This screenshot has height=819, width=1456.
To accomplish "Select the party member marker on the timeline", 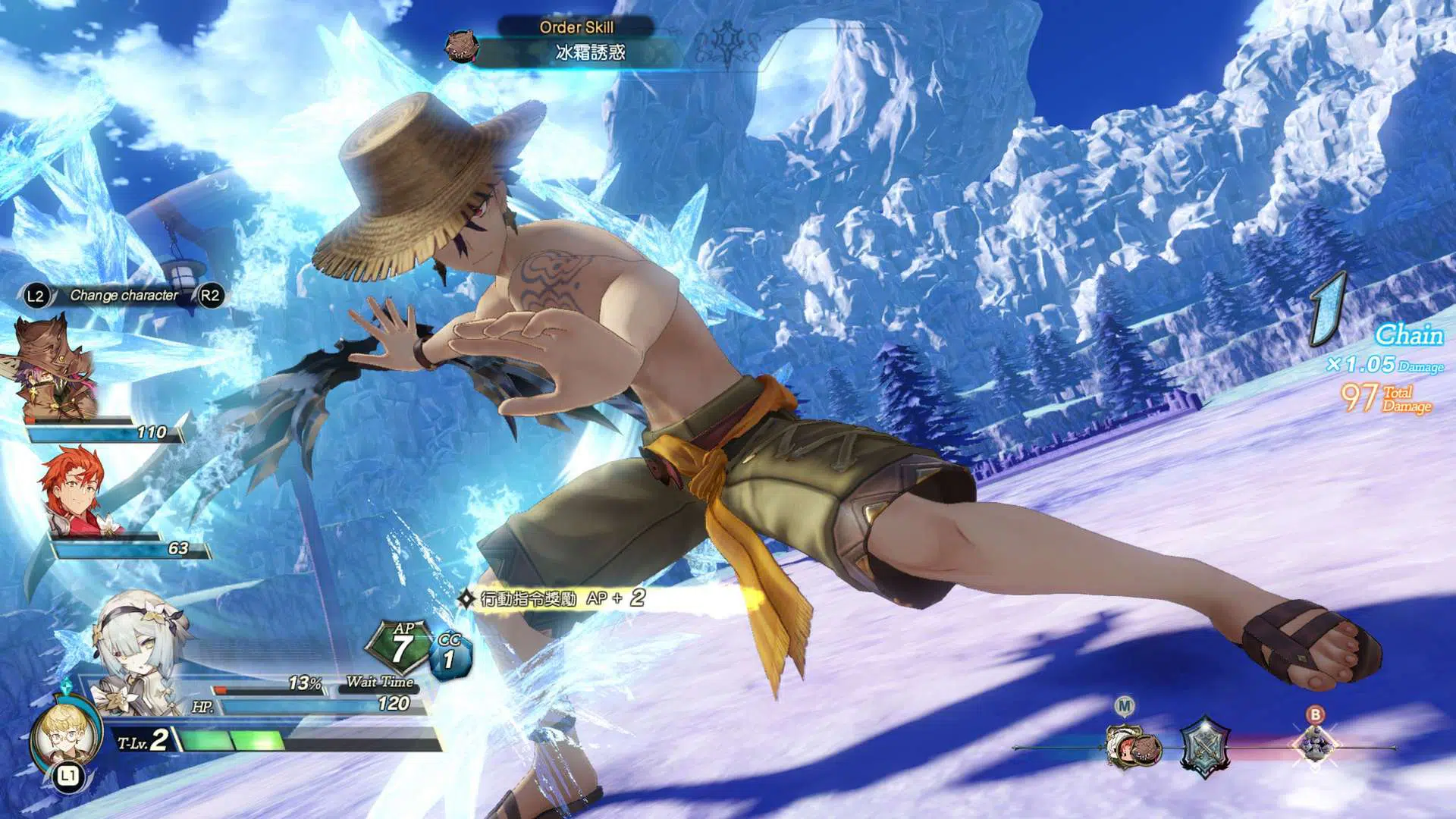I will [1130, 745].
